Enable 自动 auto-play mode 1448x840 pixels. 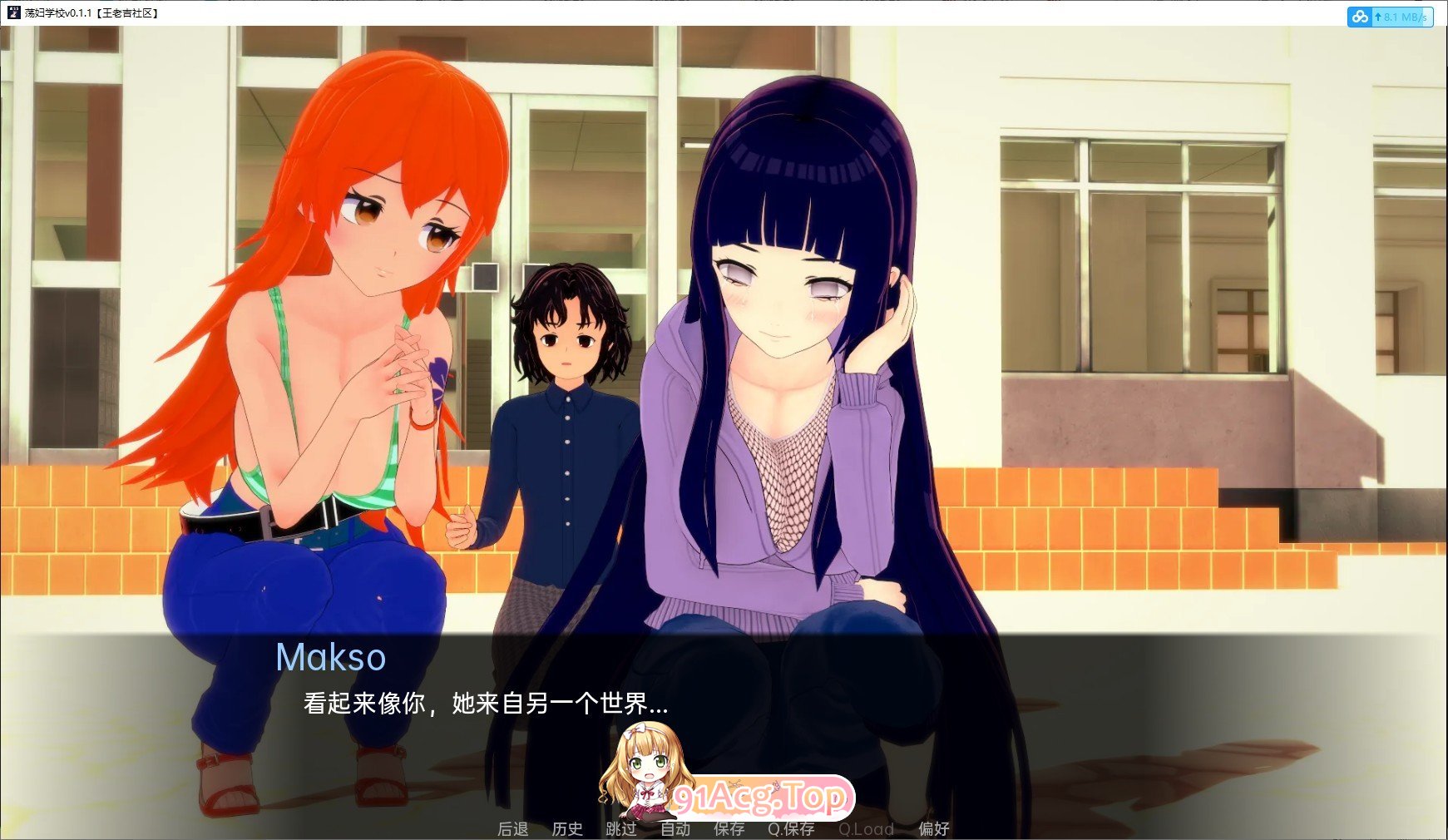677,829
